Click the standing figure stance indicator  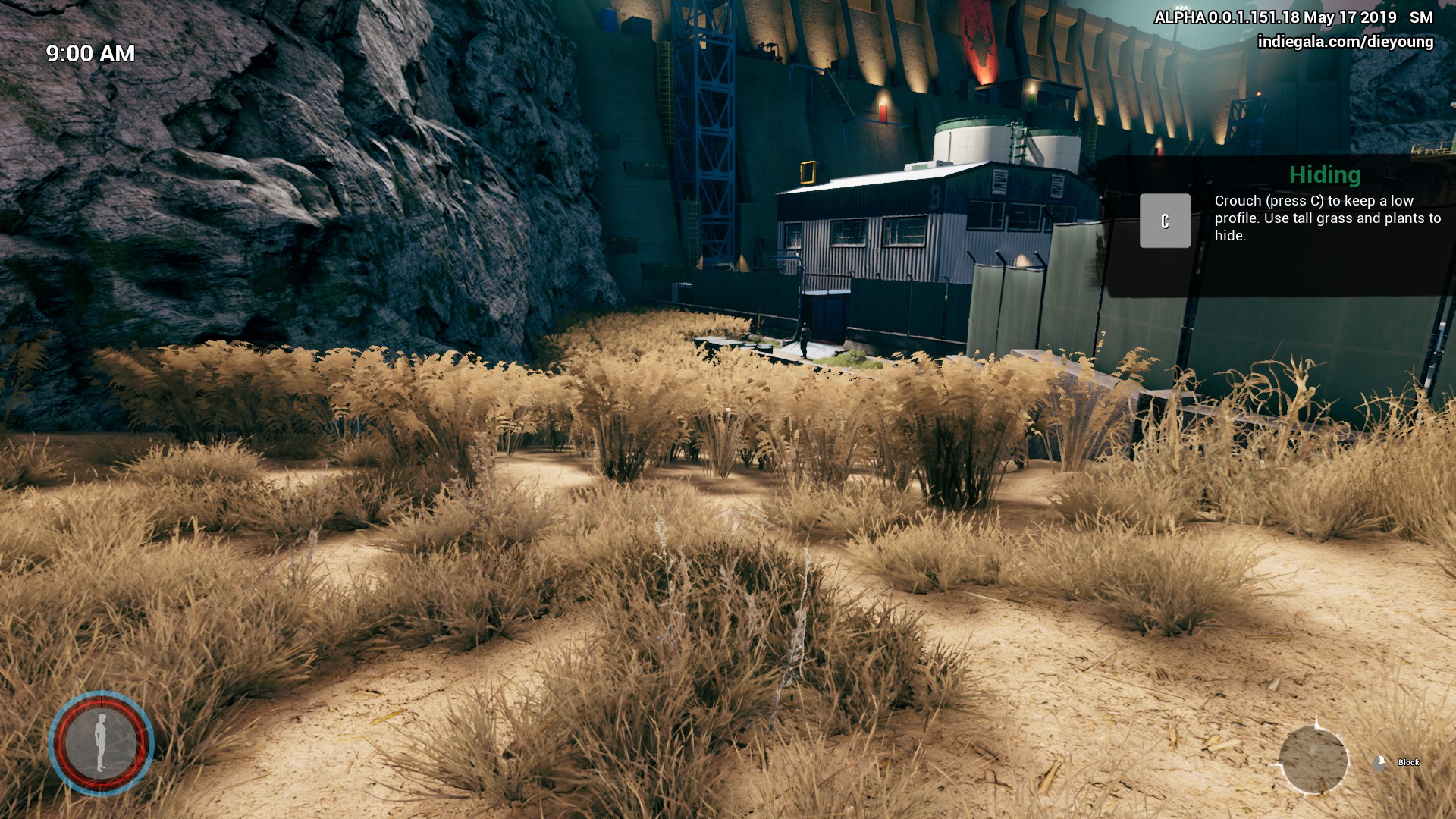[x=101, y=742]
